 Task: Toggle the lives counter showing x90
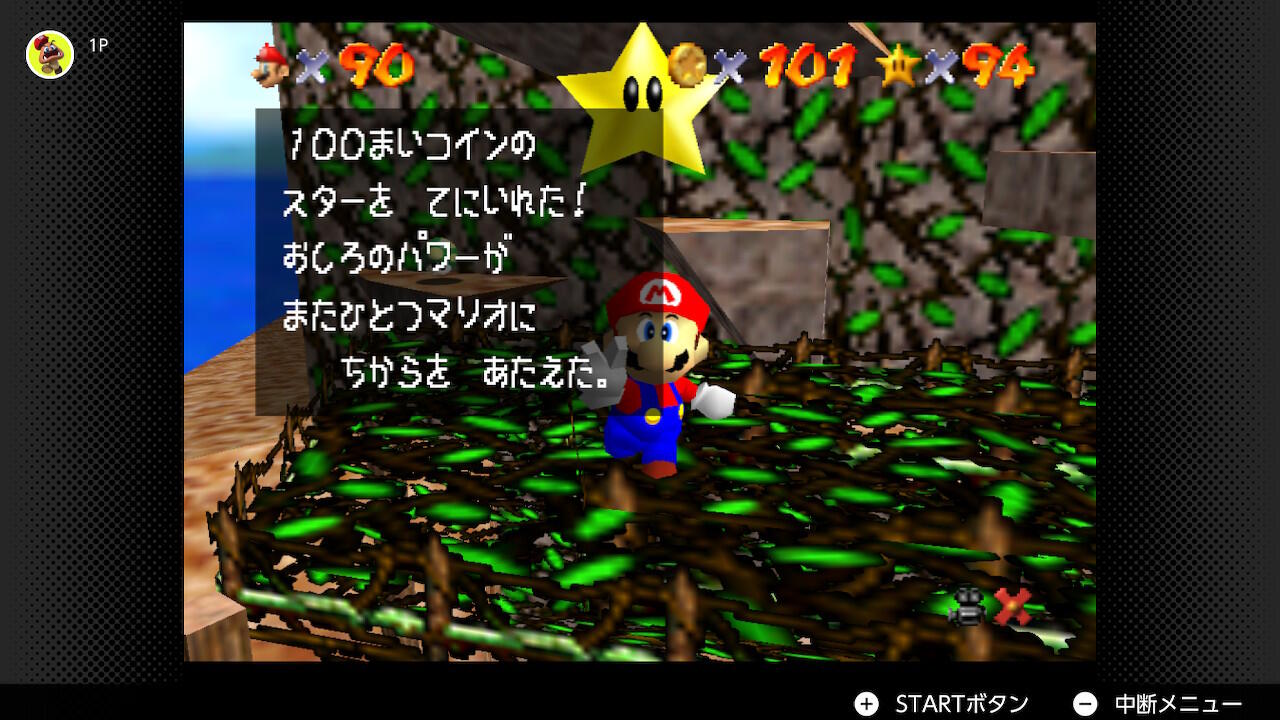(x=374, y=67)
